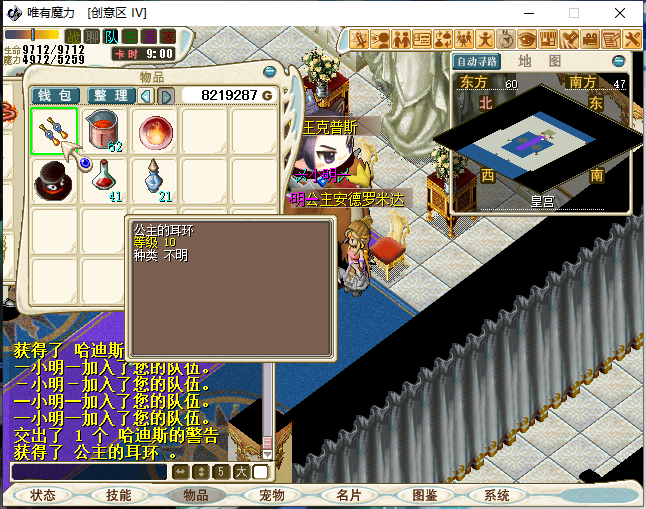
Task: Open the 钱包 wallet button
Action: point(55,95)
